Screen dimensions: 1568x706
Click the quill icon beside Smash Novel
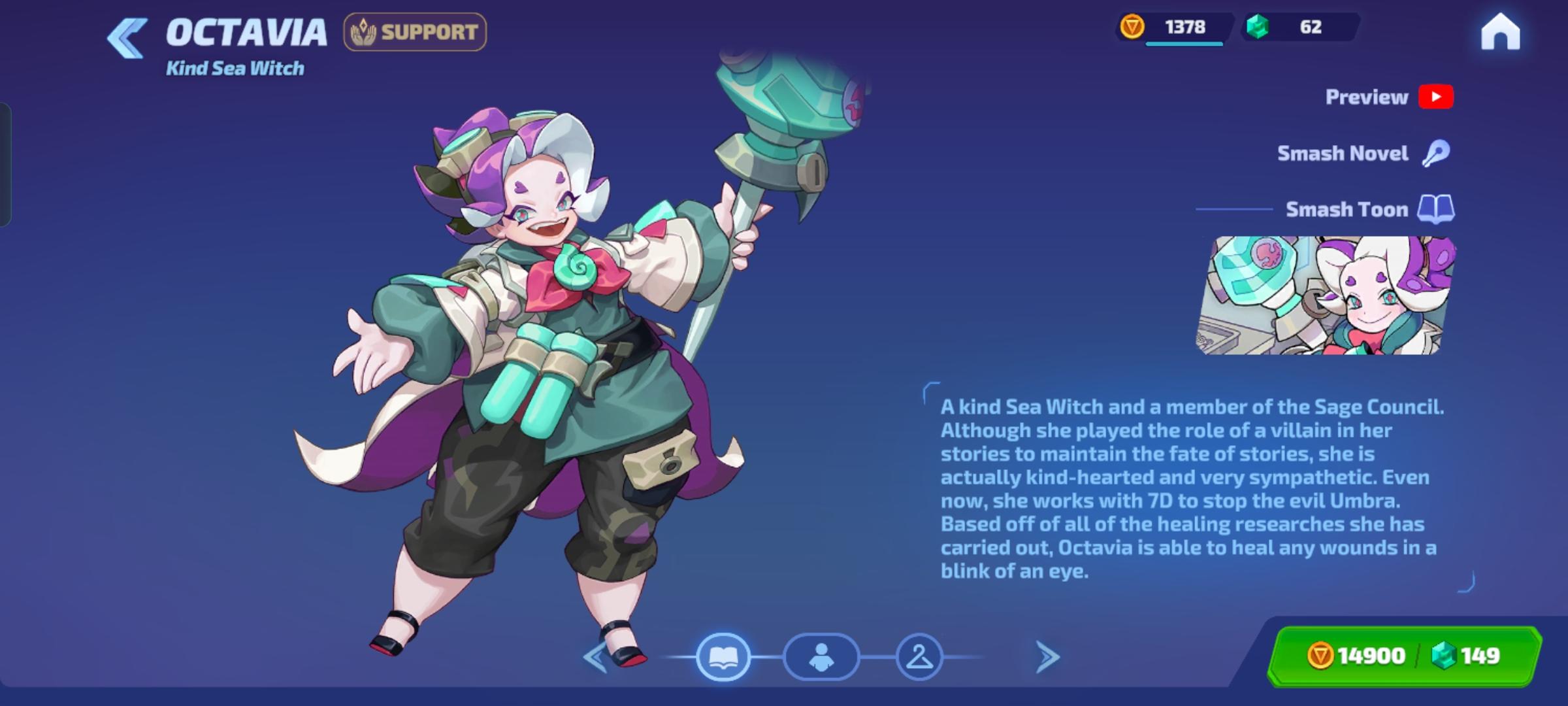pos(1437,153)
